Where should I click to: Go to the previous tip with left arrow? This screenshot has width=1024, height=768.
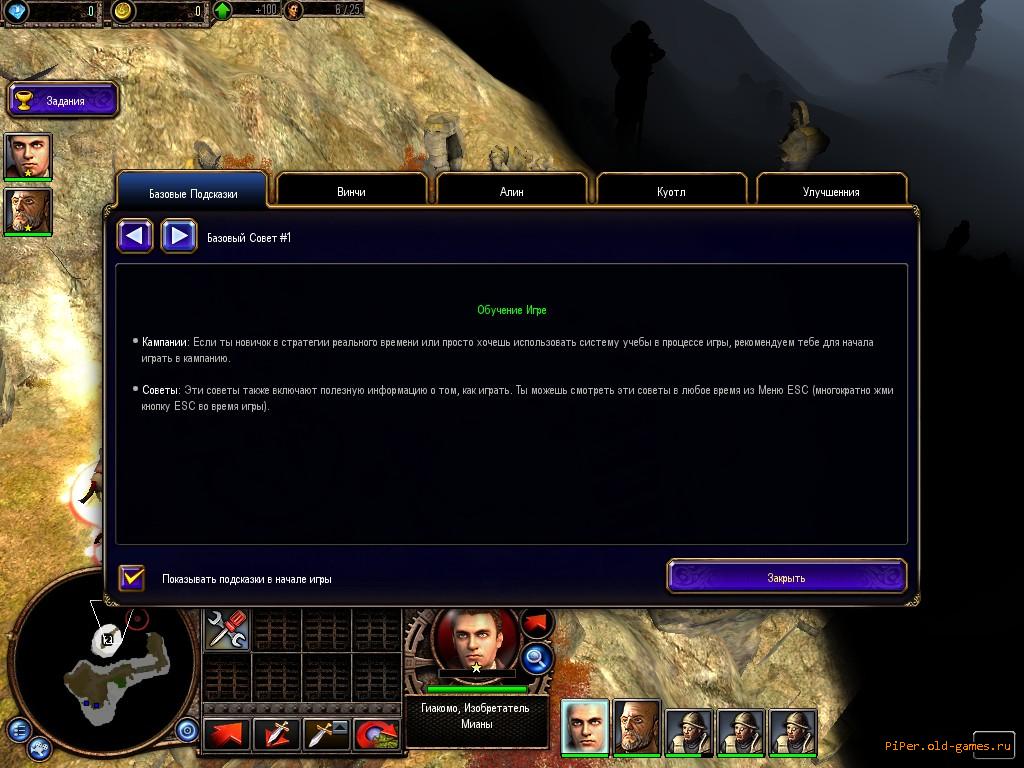point(135,237)
